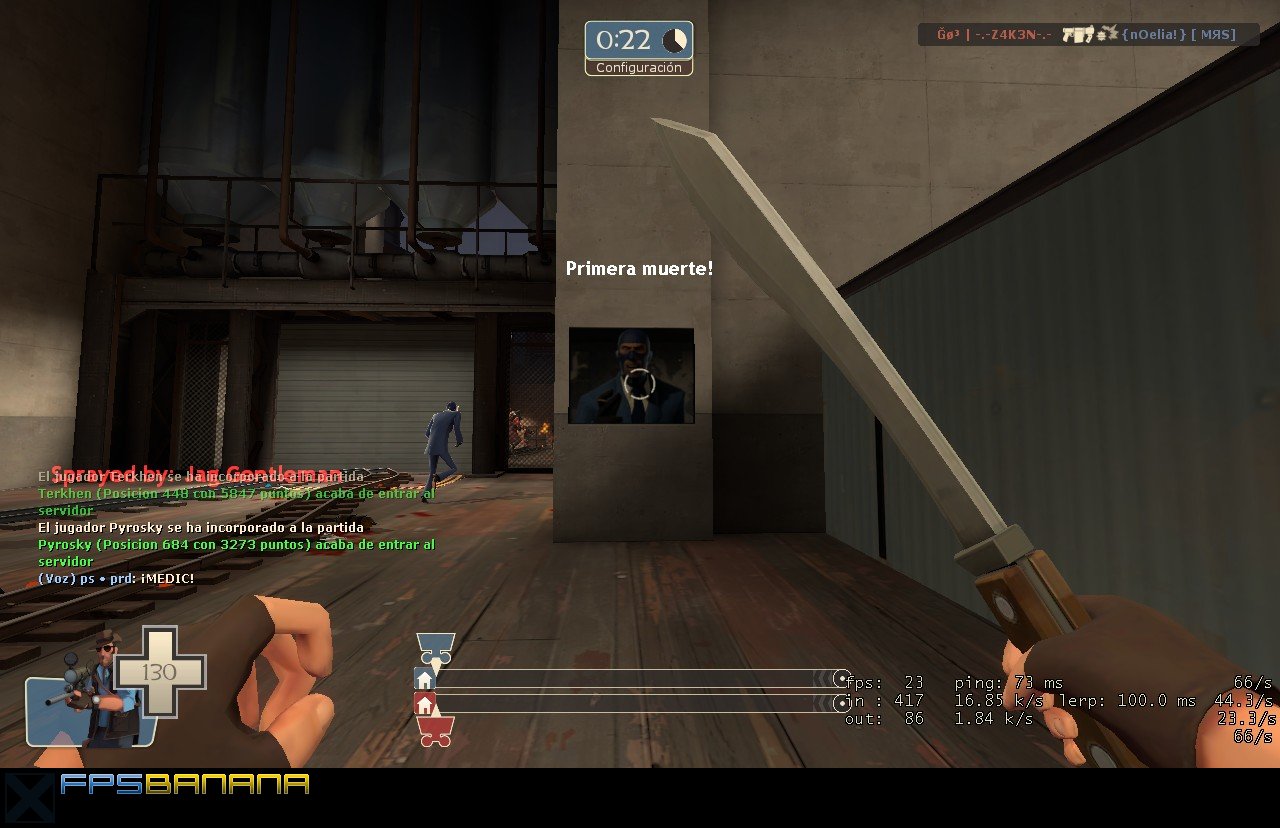The image size is (1280, 828).
Task: Click the RED team checkpoint home icon
Action: 424,705
